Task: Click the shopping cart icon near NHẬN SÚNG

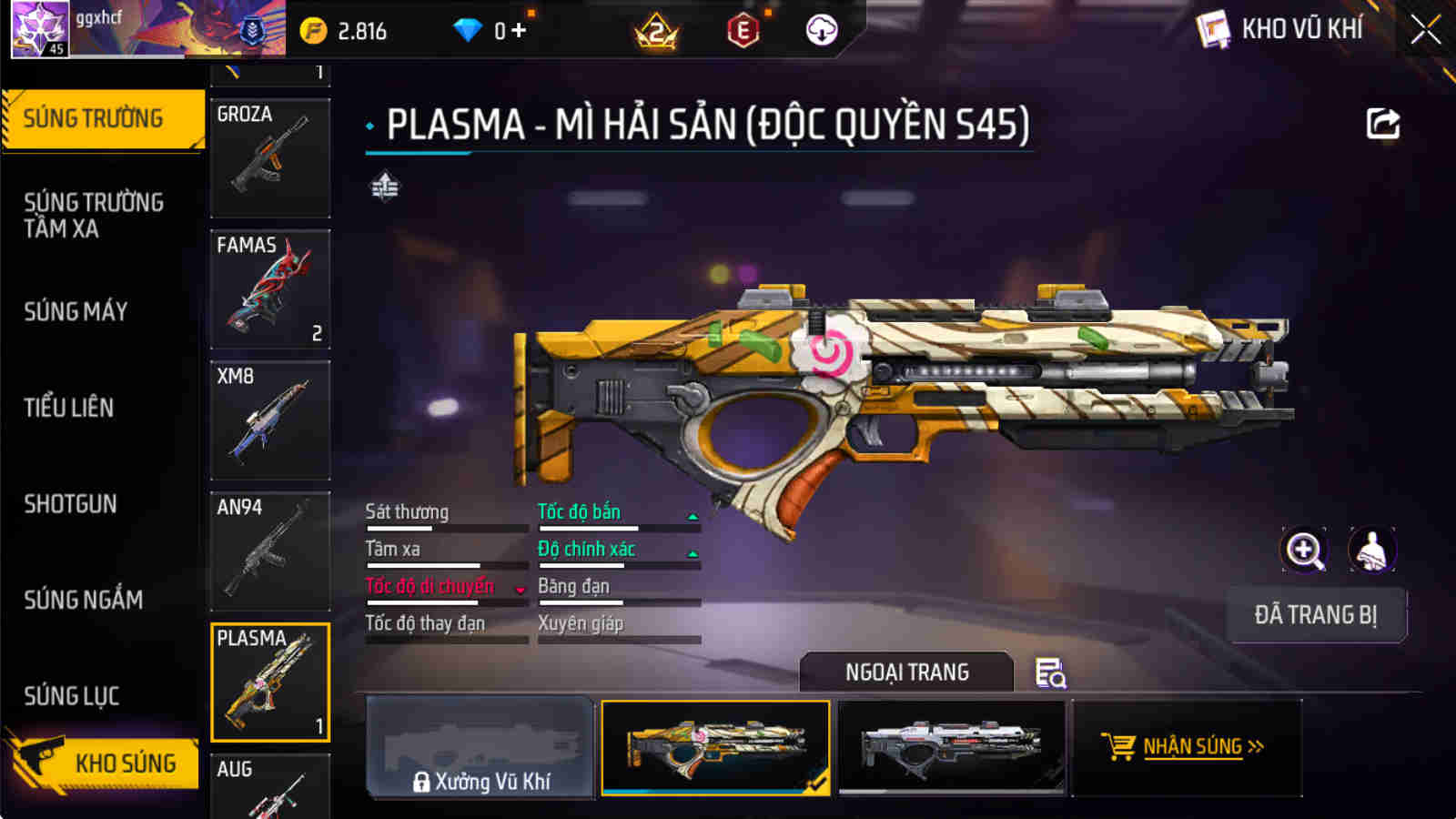Action: pyautogui.click(x=1118, y=745)
